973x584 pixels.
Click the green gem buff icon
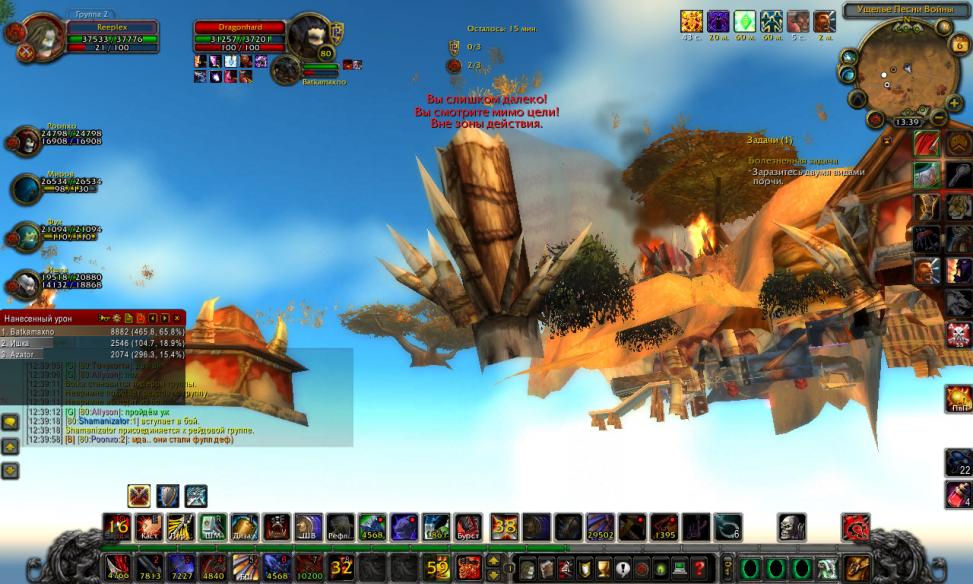click(745, 22)
